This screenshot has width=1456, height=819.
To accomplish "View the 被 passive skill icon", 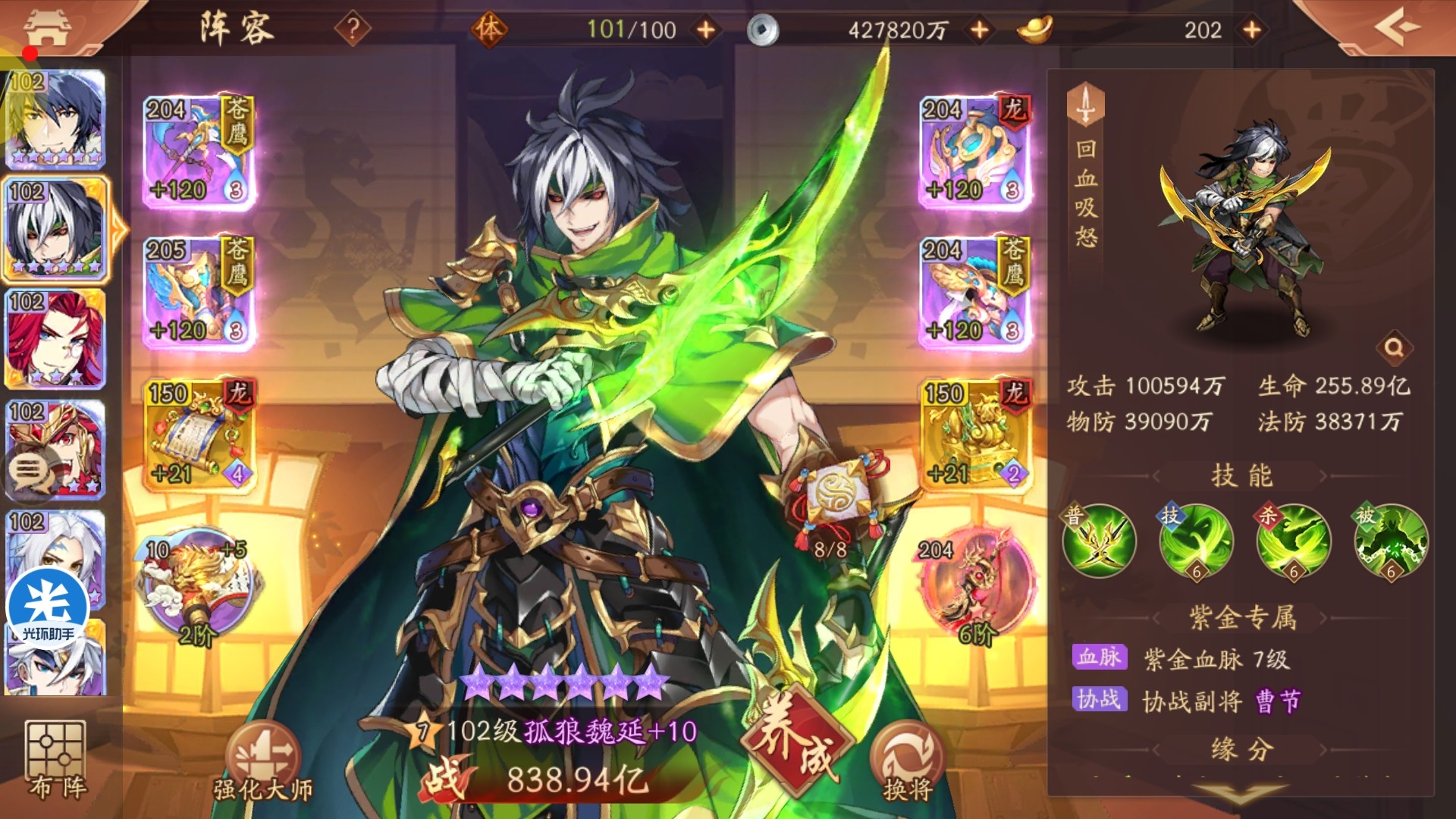I will (x=1390, y=541).
